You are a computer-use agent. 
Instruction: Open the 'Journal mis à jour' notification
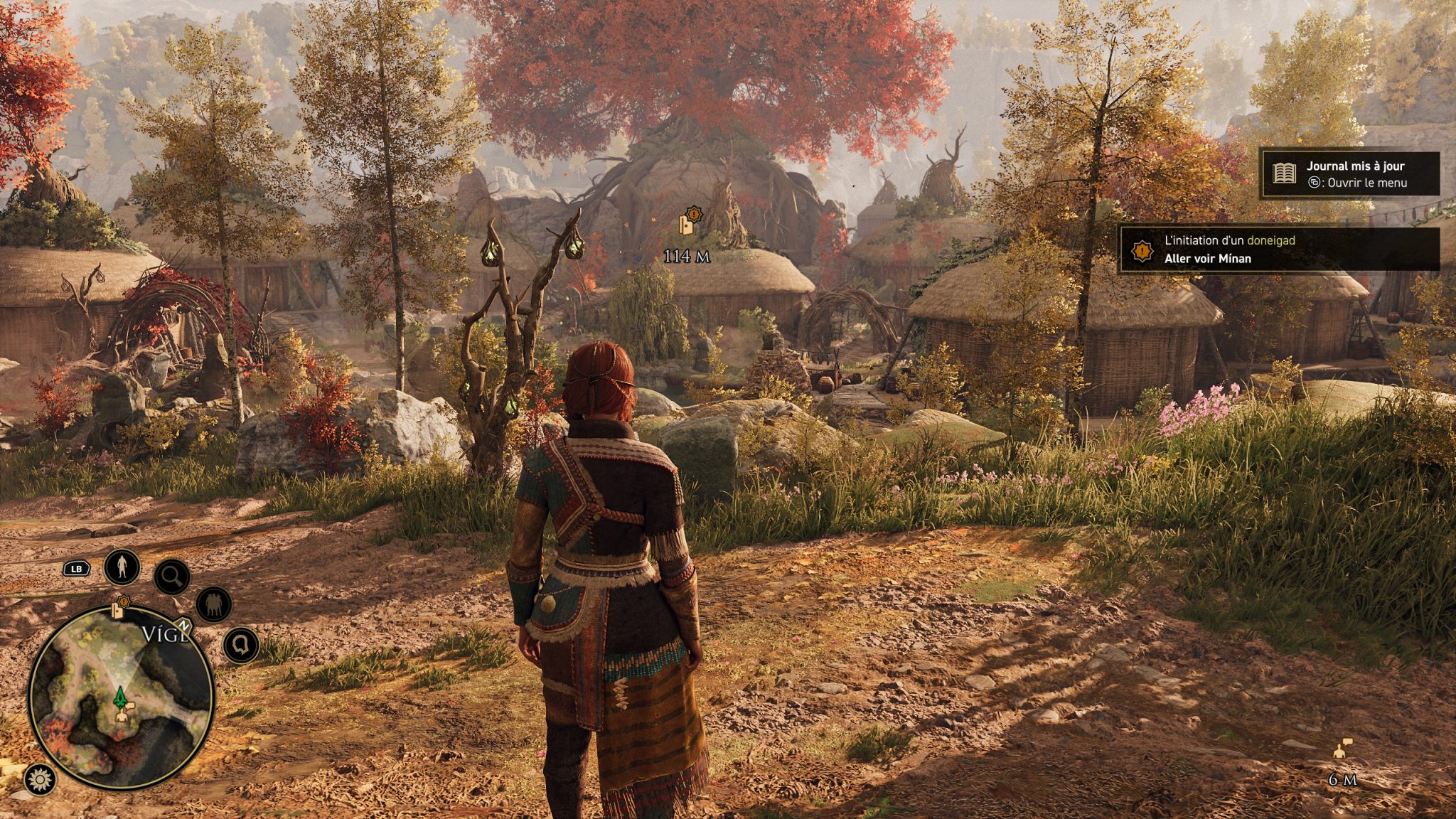coord(1349,174)
